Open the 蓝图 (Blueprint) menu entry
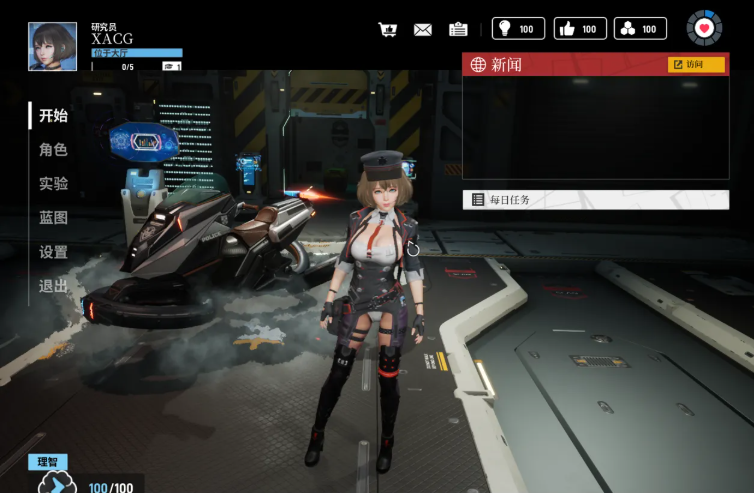Image resolution: width=754 pixels, height=493 pixels. (53, 218)
